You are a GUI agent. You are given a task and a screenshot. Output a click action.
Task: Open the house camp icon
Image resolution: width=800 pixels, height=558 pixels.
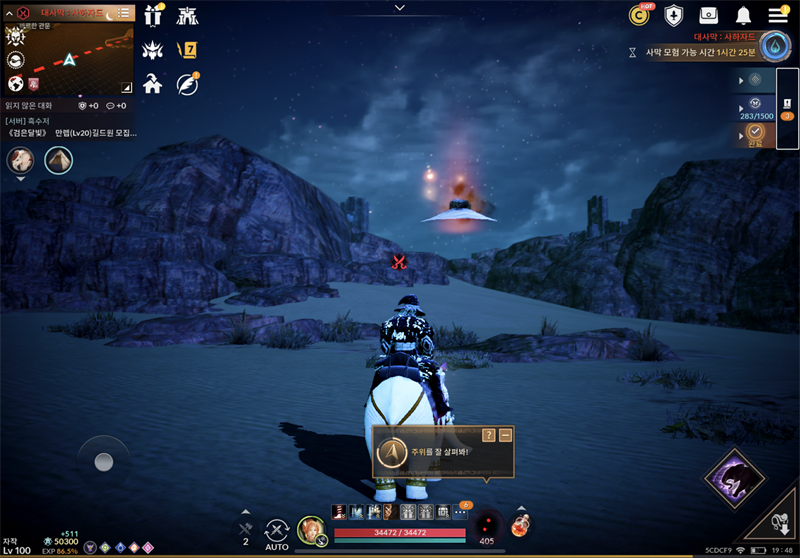pos(154,83)
